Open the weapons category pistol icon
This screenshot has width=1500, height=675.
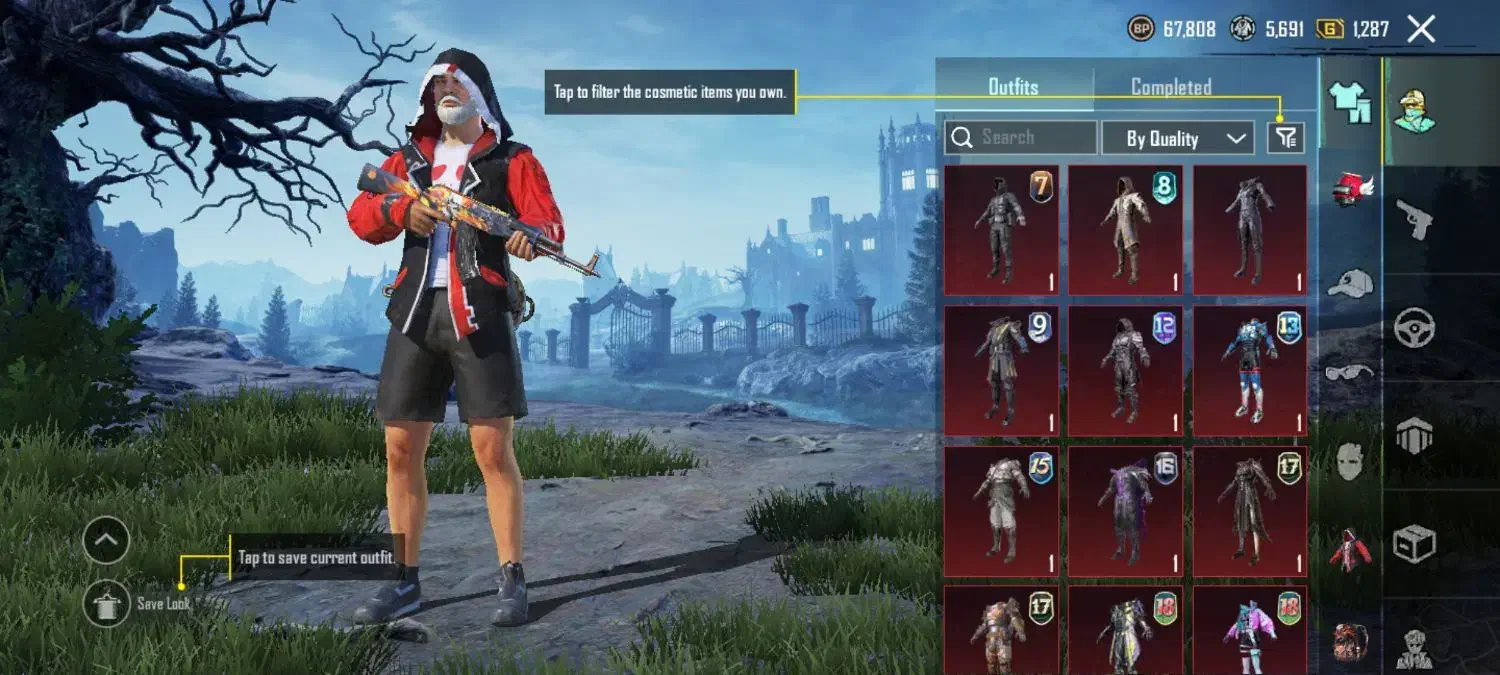(1414, 218)
